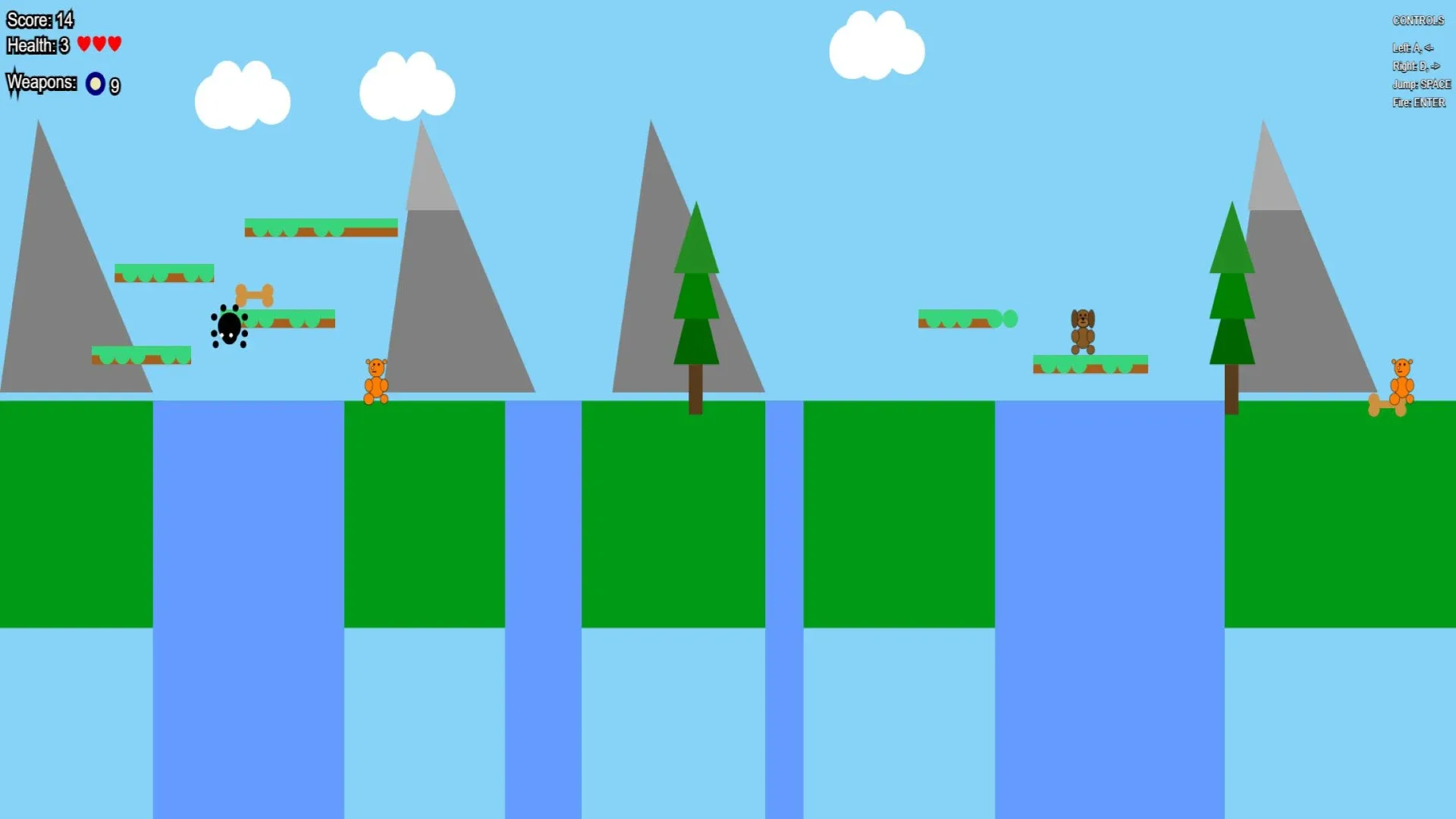Click the brown puppy standing on the platform
The image size is (1456, 819).
pos(1082,331)
